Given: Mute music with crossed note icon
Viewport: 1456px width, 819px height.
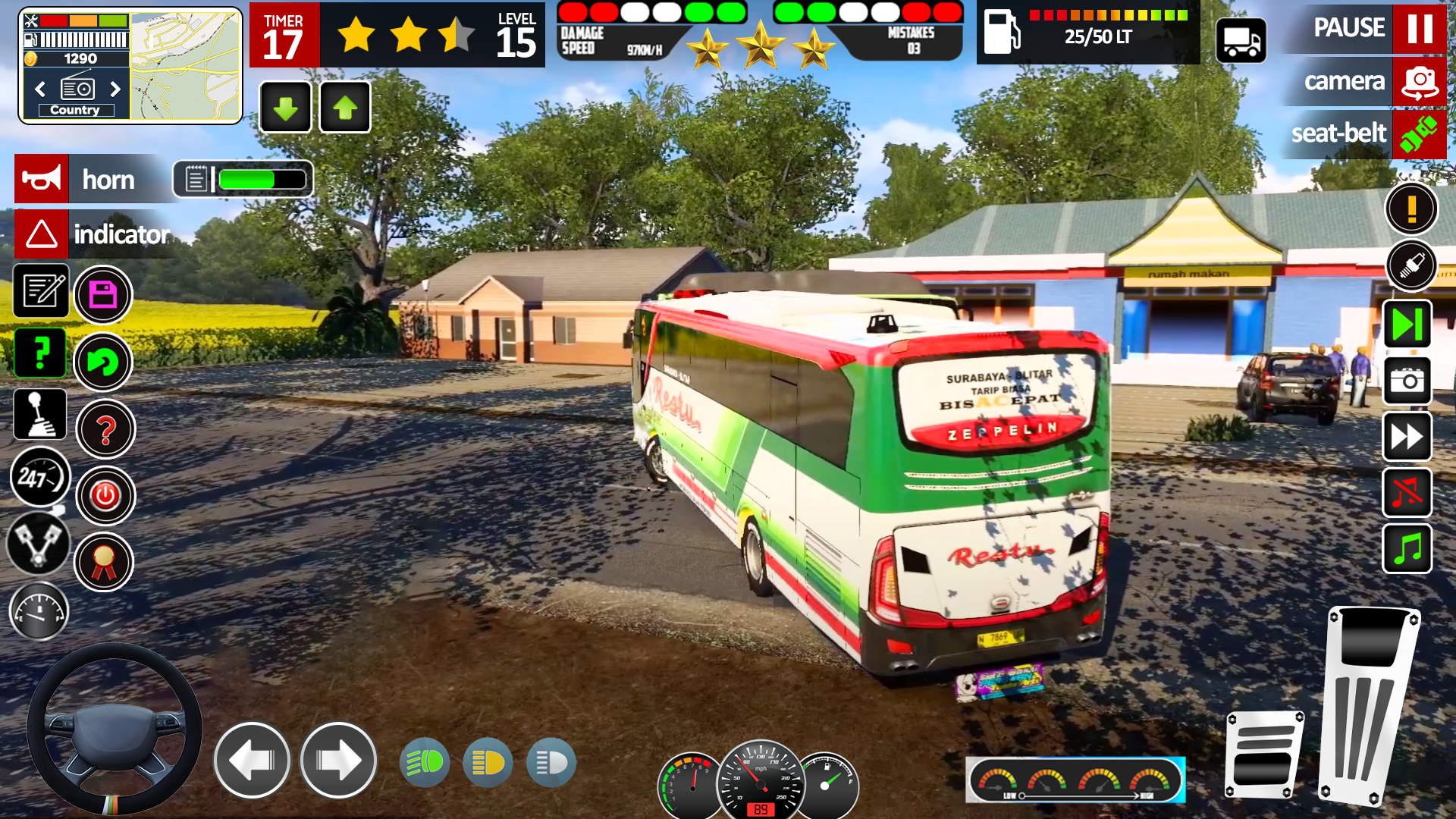Looking at the screenshot, I should [1407, 493].
